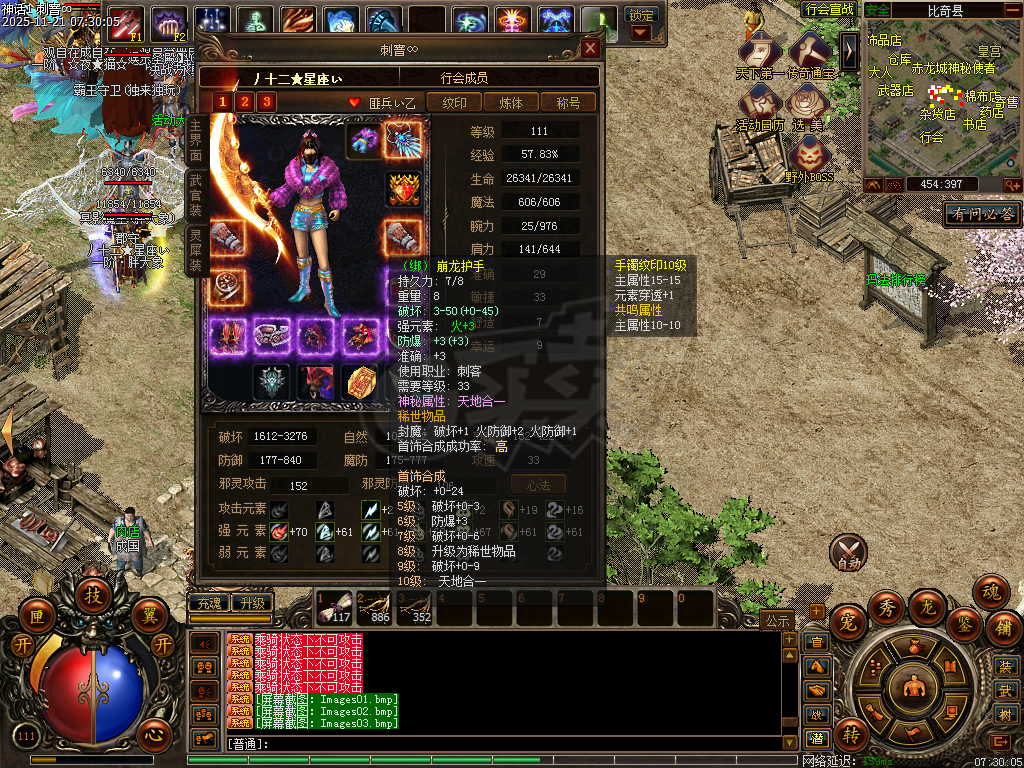Click the 炼体 button

(511, 102)
